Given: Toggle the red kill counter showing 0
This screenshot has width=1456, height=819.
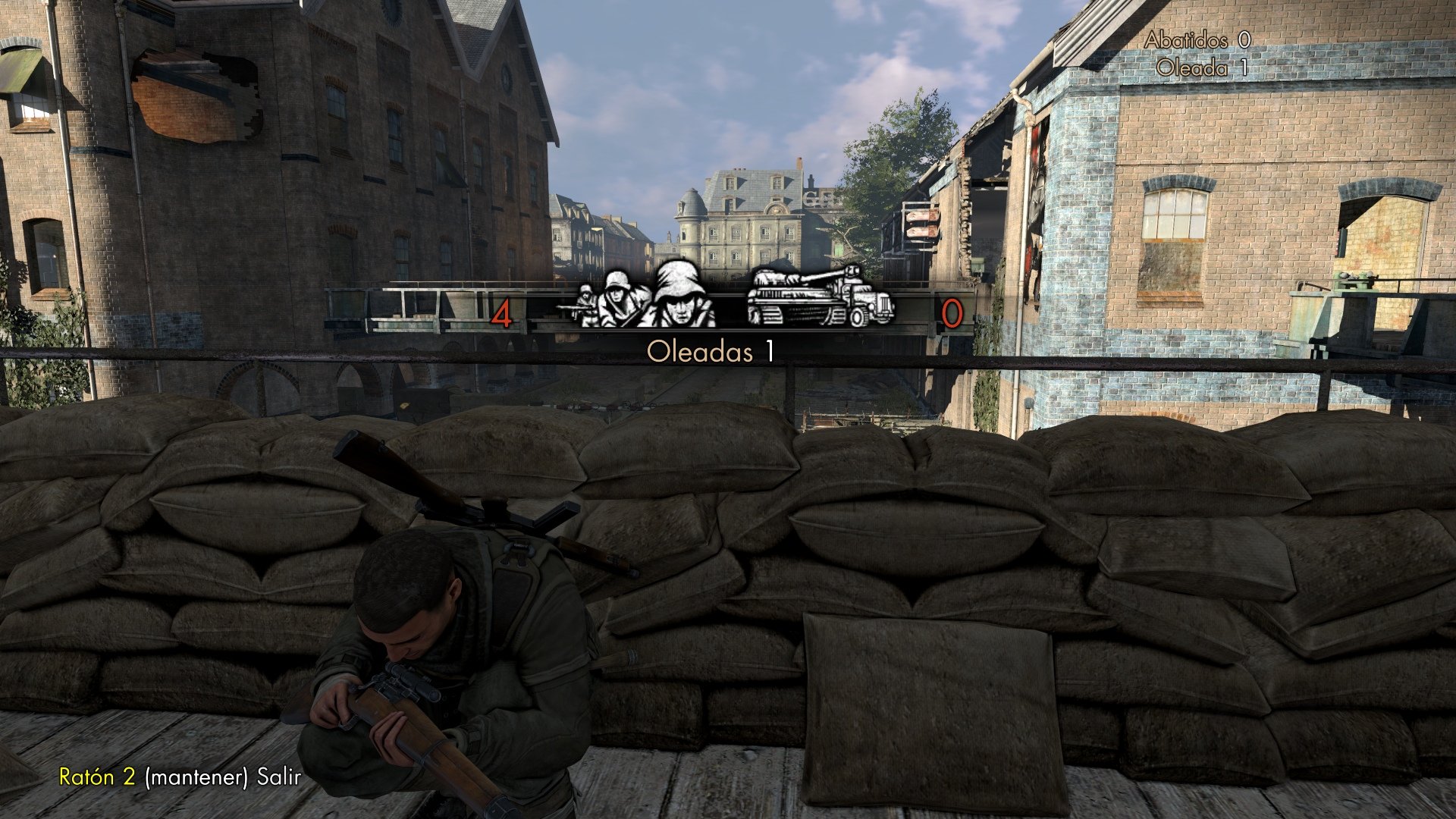Looking at the screenshot, I should click(x=952, y=315).
